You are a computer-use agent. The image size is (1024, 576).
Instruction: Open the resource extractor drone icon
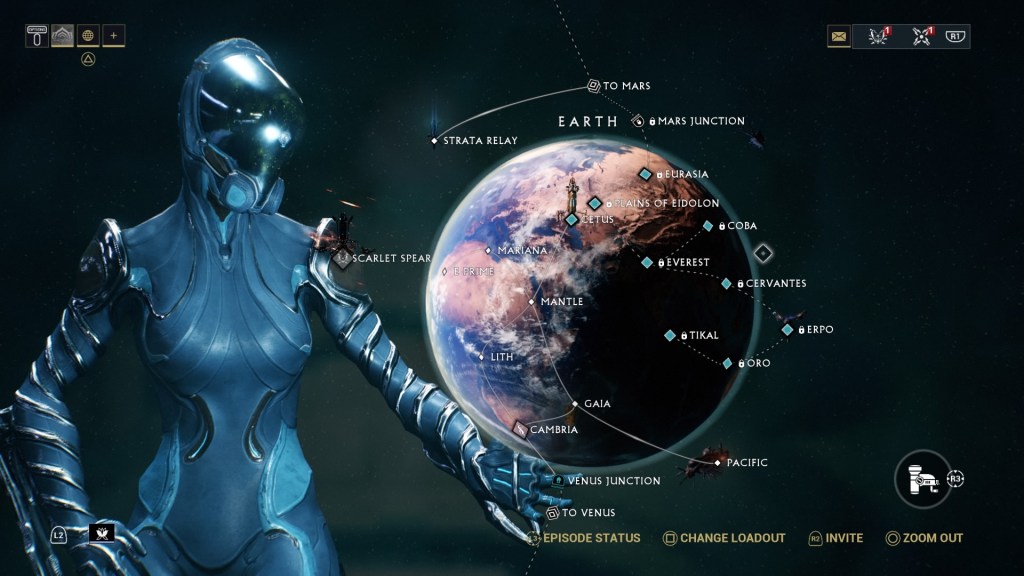click(922, 478)
